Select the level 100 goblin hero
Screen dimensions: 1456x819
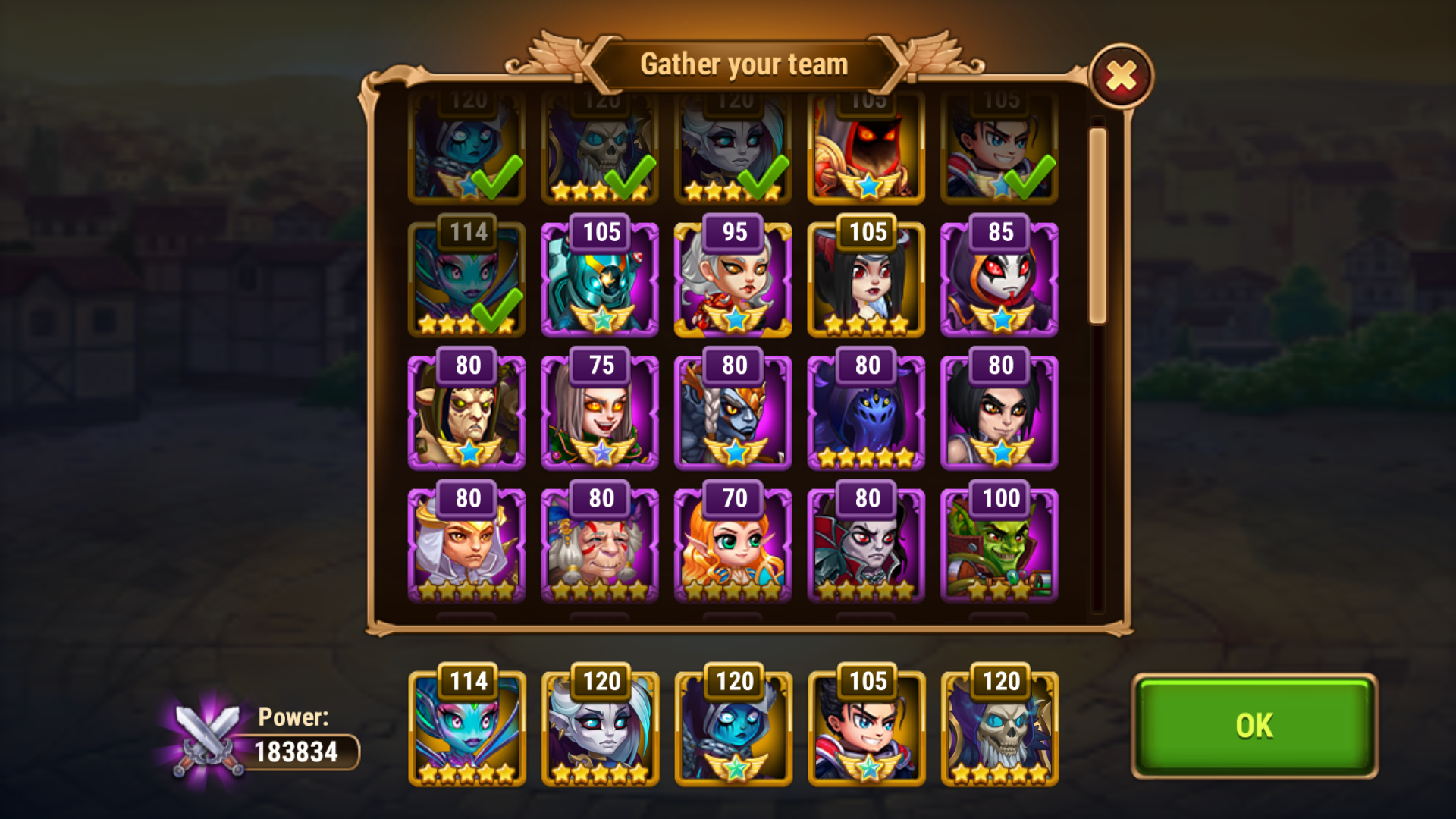998,546
